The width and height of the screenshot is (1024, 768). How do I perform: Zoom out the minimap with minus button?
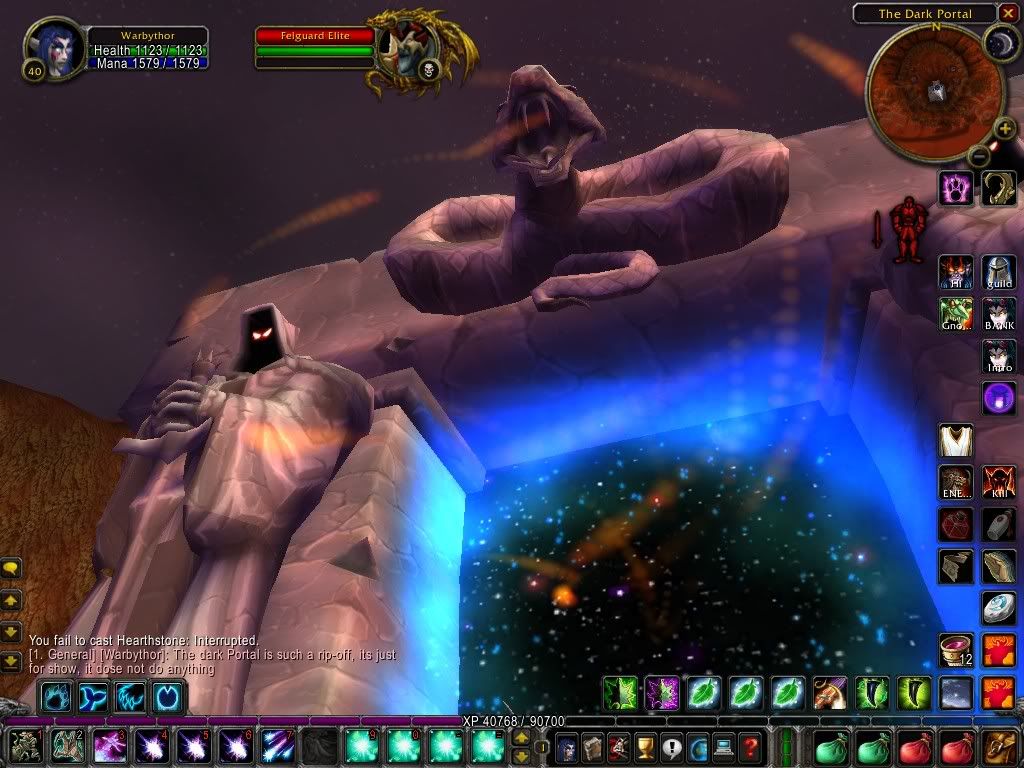(x=980, y=155)
